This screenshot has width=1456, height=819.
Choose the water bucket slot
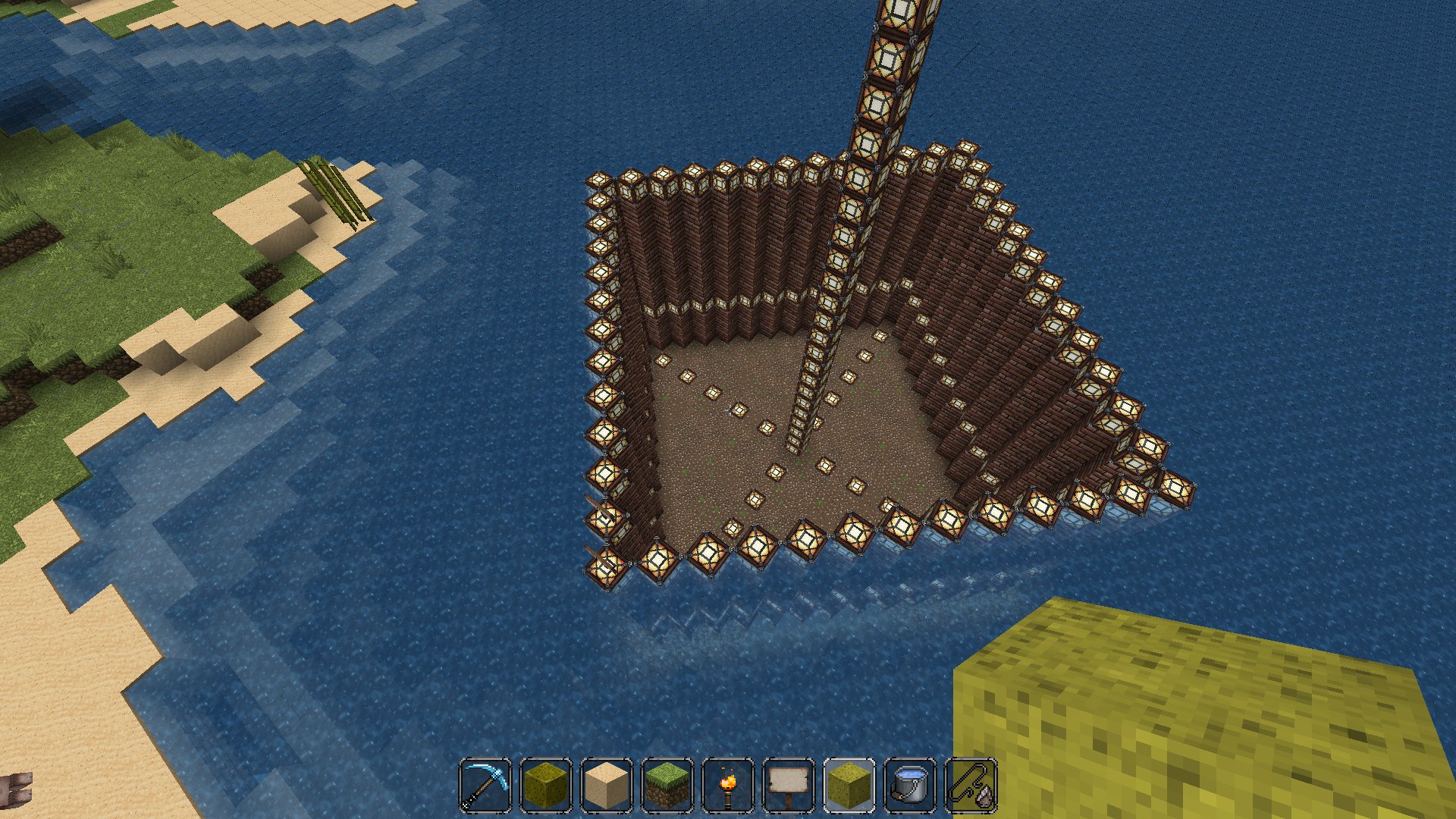click(x=910, y=785)
